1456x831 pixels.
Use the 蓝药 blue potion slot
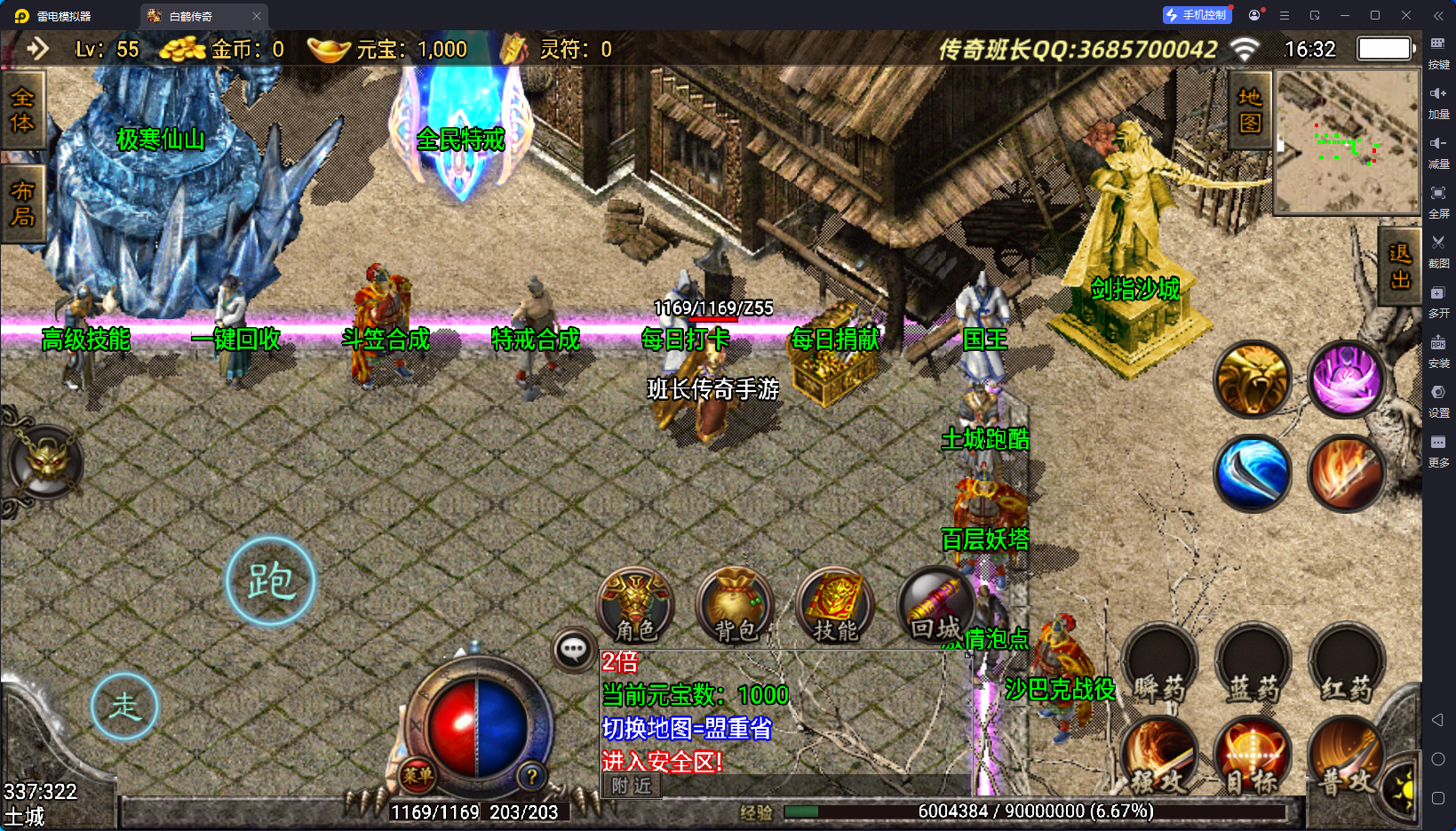[x=1253, y=665]
